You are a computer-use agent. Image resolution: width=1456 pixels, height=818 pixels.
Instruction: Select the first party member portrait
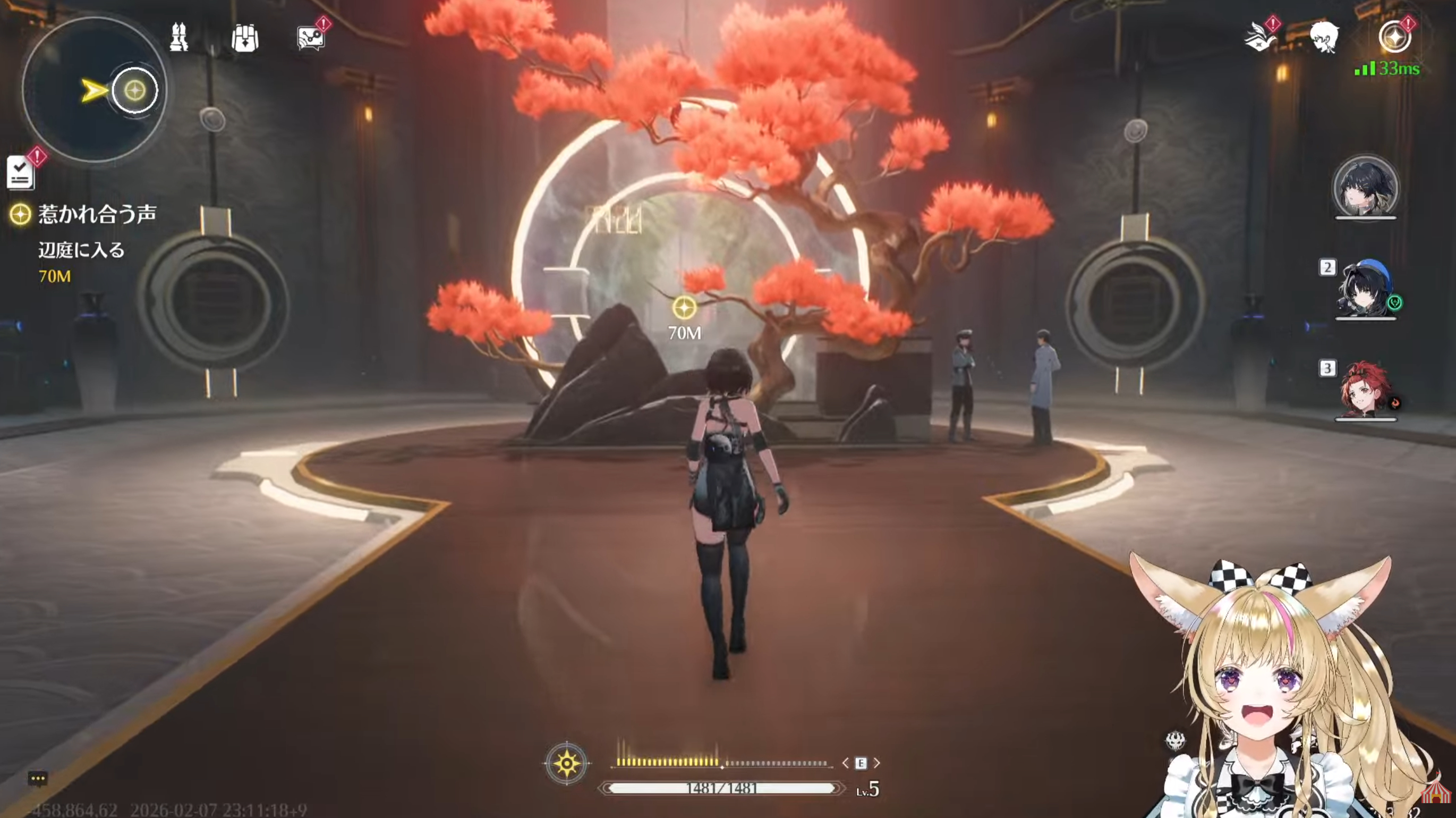pos(1366,187)
